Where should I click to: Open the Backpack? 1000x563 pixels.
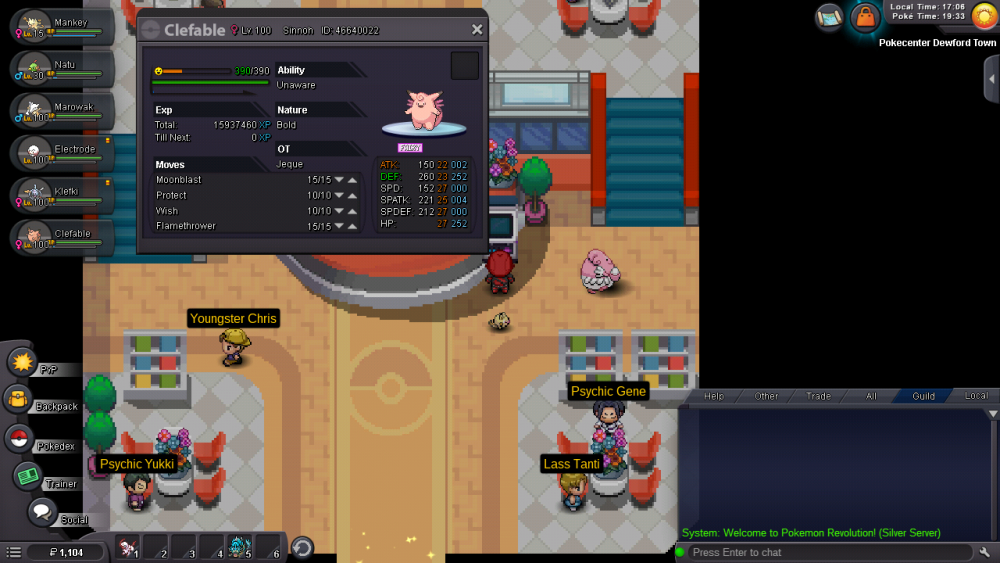click(x=19, y=400)
